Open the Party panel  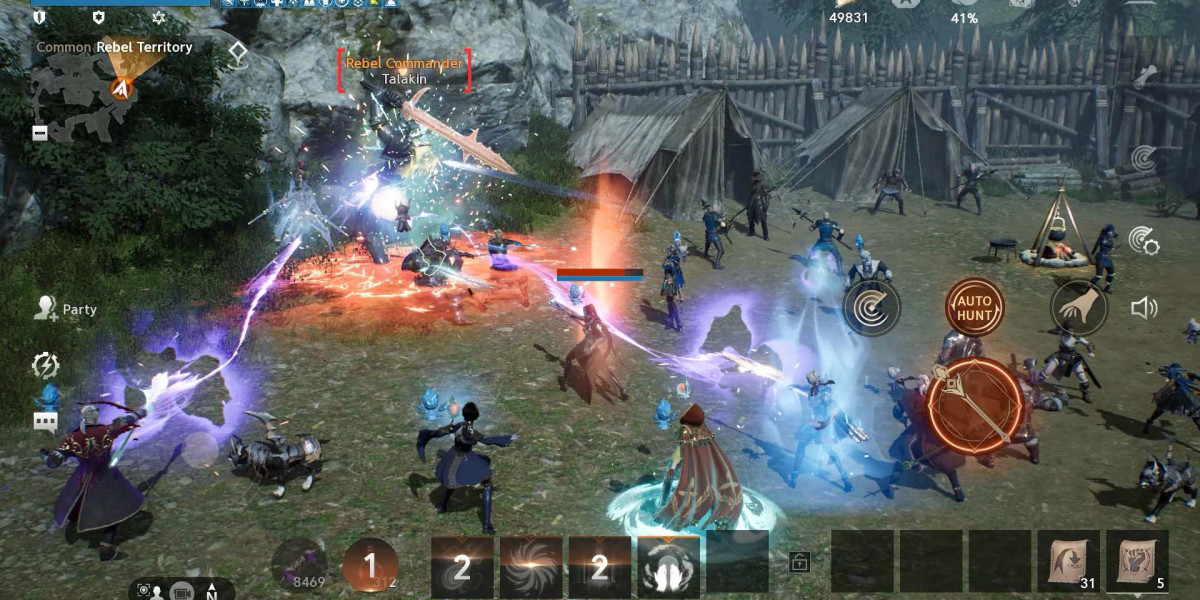click(x=66, y=309)
